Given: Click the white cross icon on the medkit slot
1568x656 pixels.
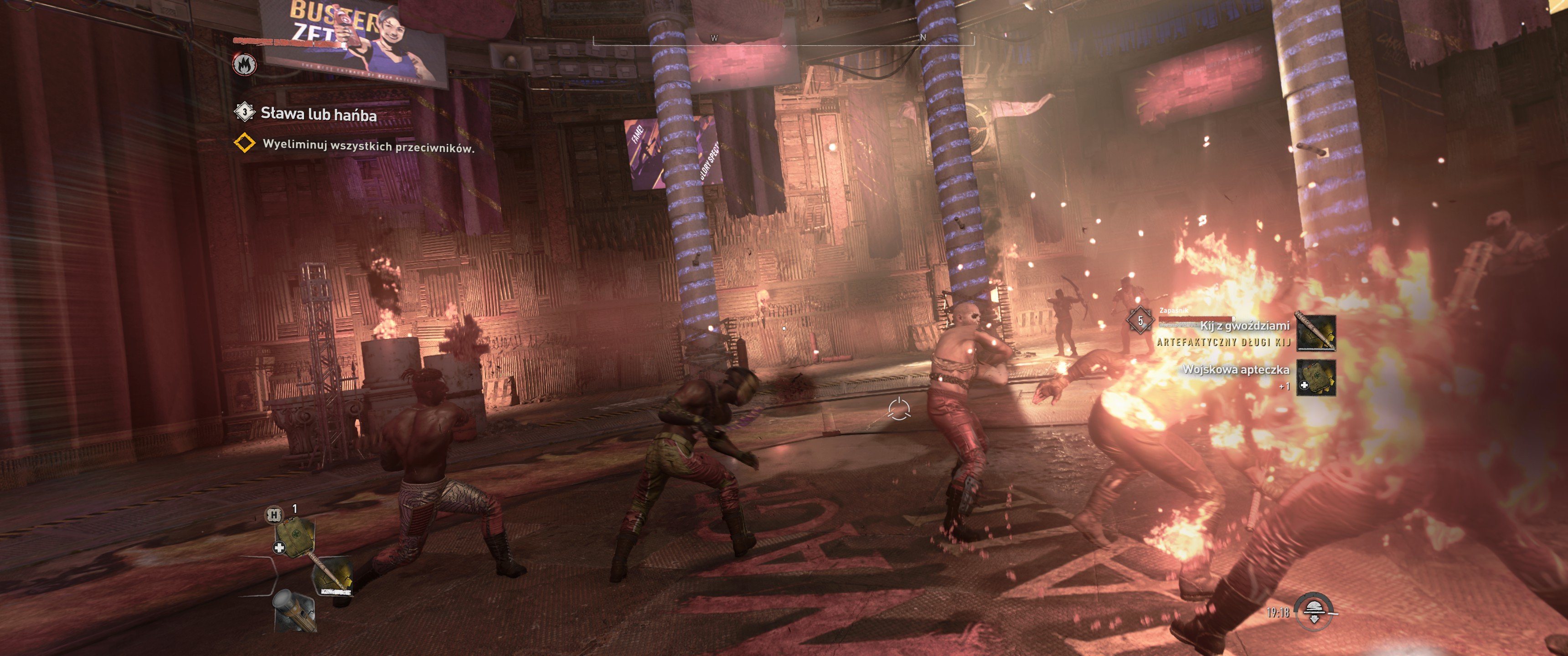Looking at the screenshot, I should pos(279,548).
